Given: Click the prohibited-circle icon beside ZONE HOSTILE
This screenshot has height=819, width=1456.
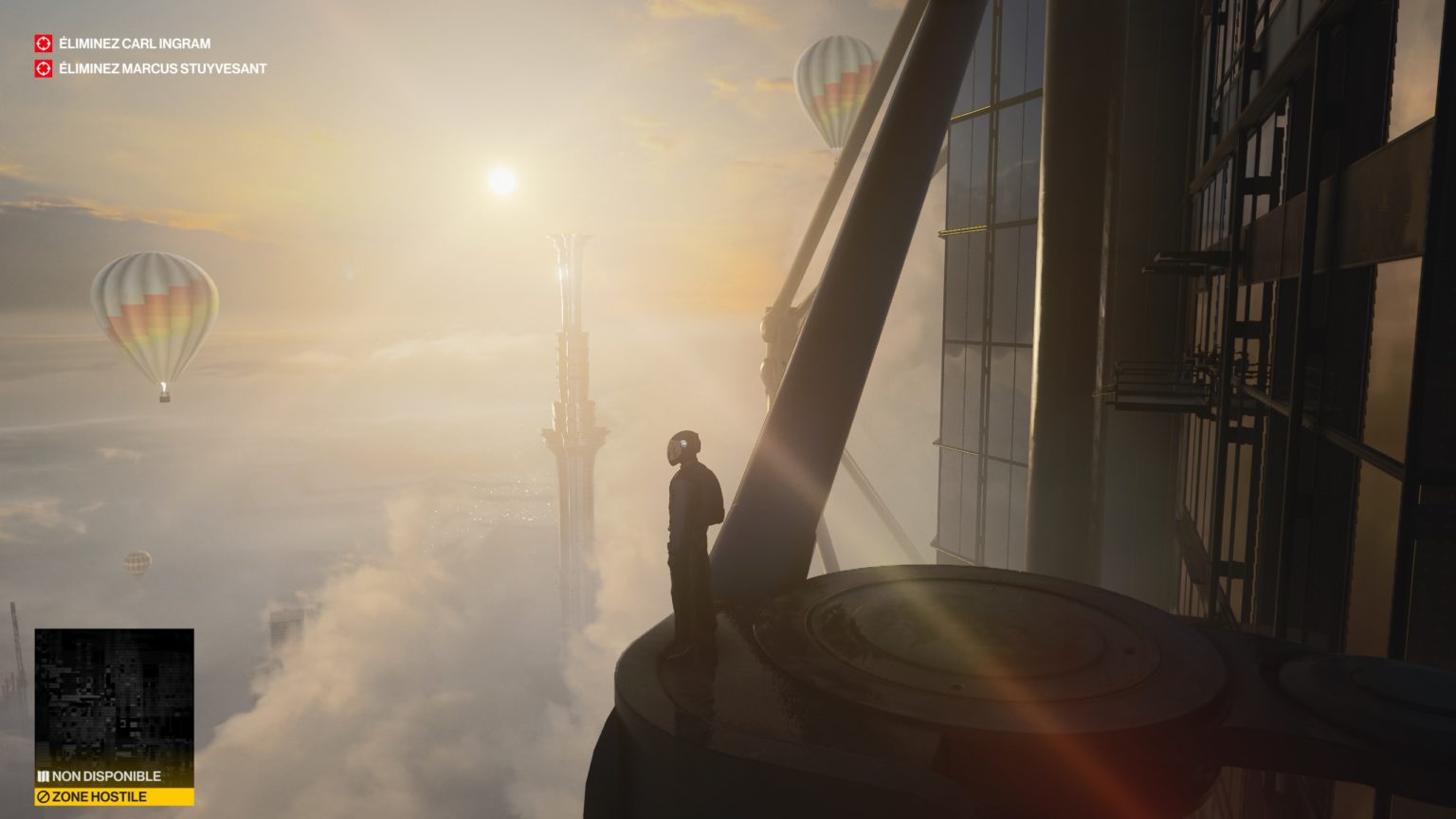Looking at the screenshot, I should [x=42, y=797].
